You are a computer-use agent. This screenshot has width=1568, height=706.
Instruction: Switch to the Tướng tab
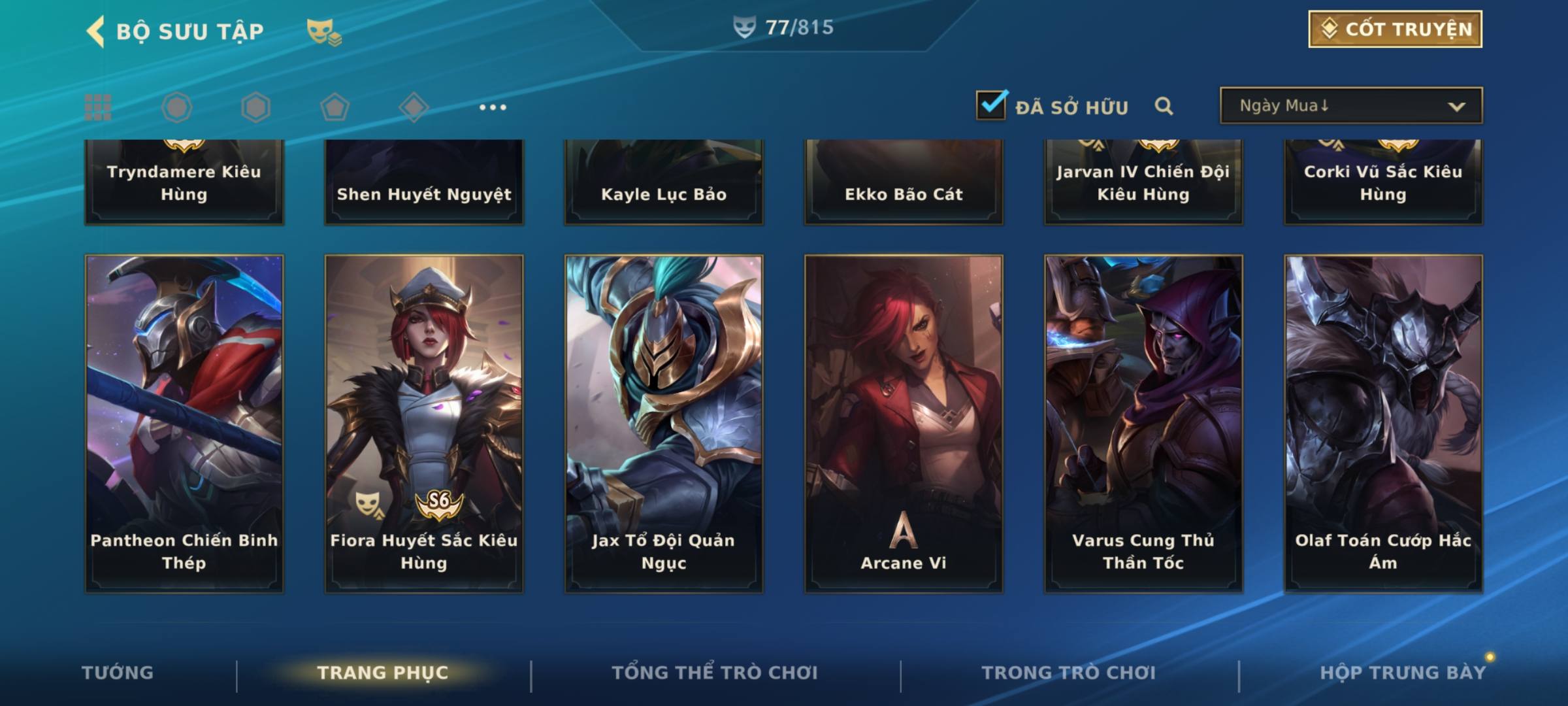point(118,673)
